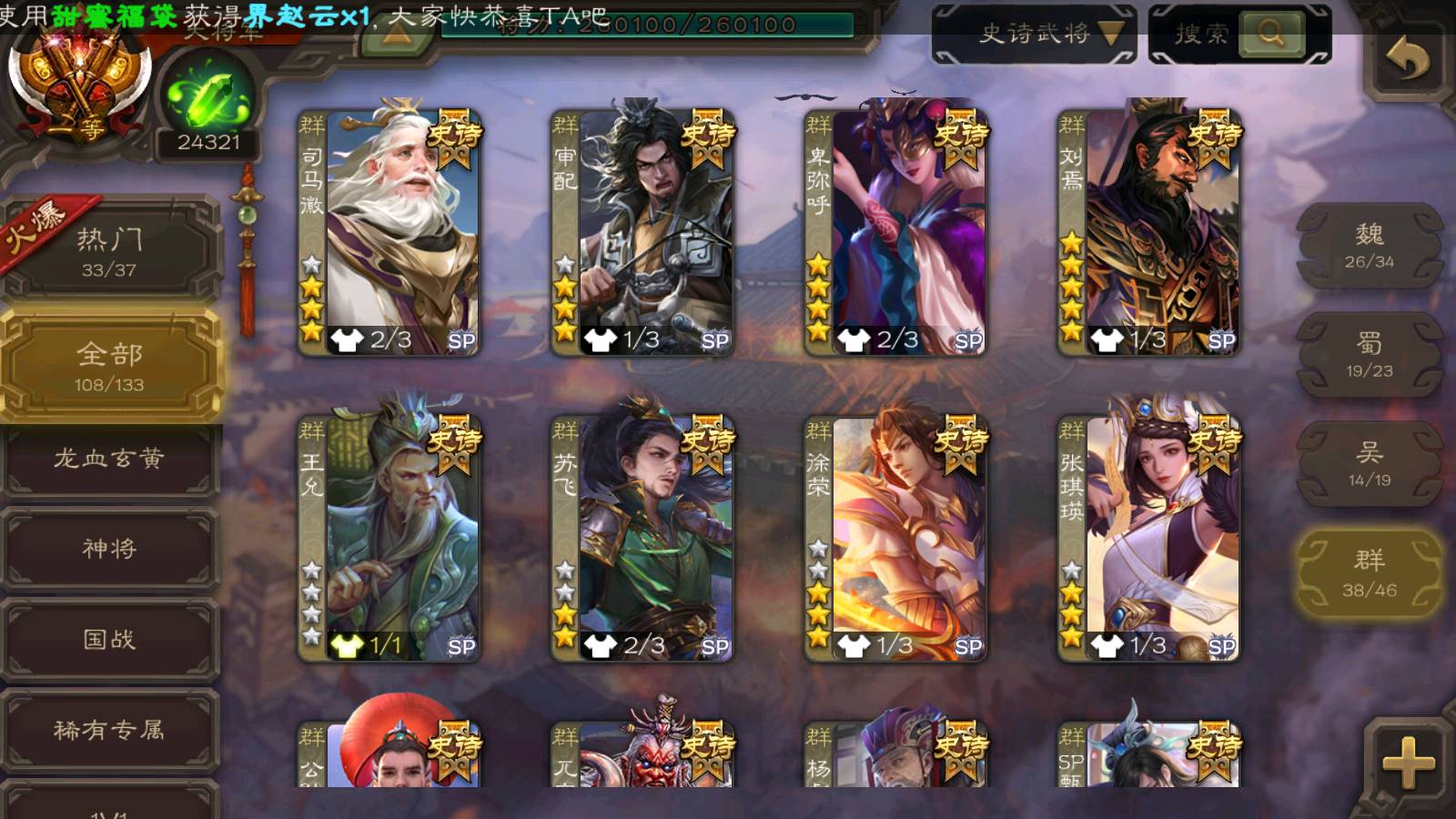Filter by the 蜀 faction
This screenshot has width=1456, height=819.
point(1370,355)
